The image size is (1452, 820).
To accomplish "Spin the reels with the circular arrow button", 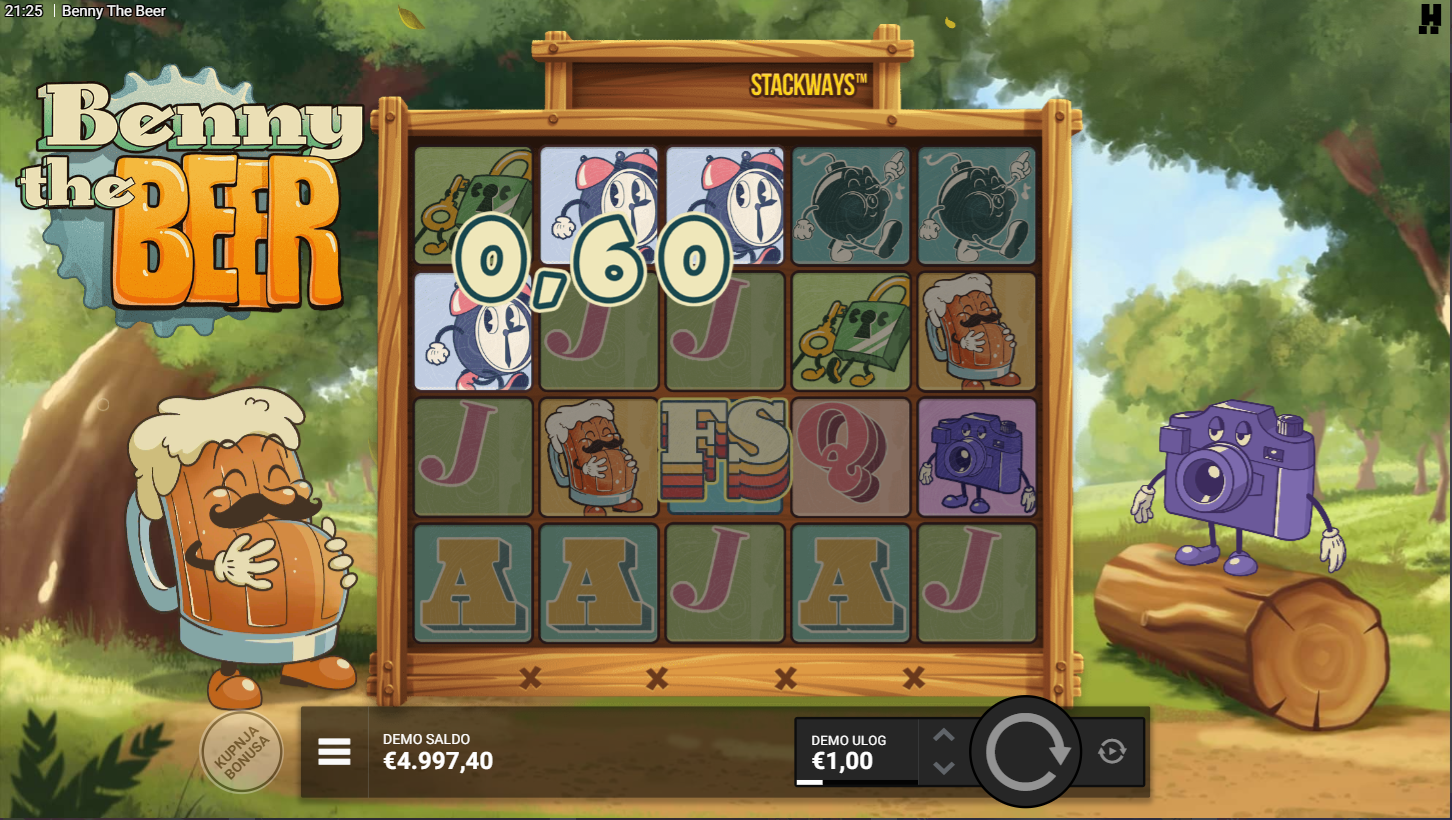I will point(1026,752).
